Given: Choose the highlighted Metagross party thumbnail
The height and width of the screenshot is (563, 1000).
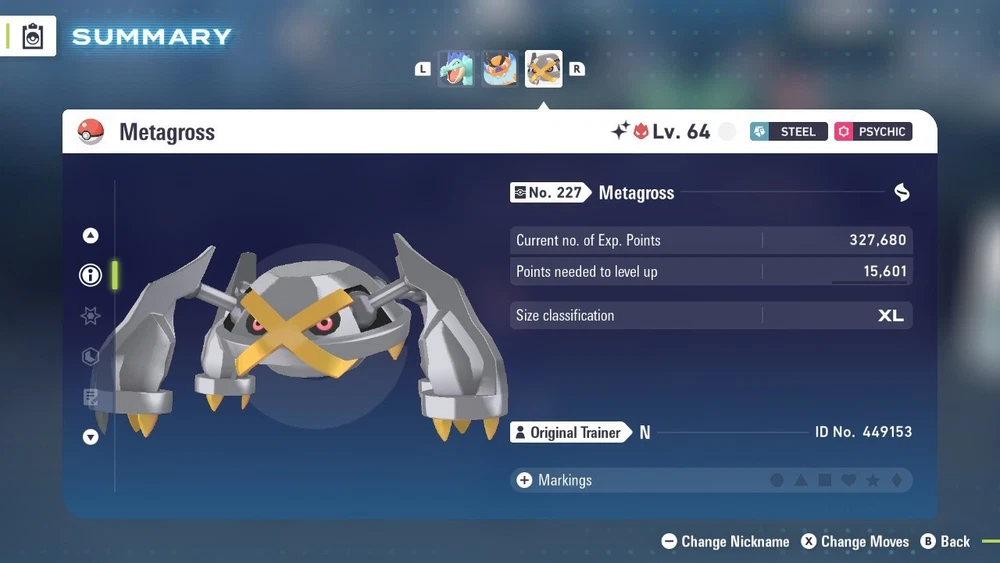Looking at the screenshot, I should tap(544, 70).
